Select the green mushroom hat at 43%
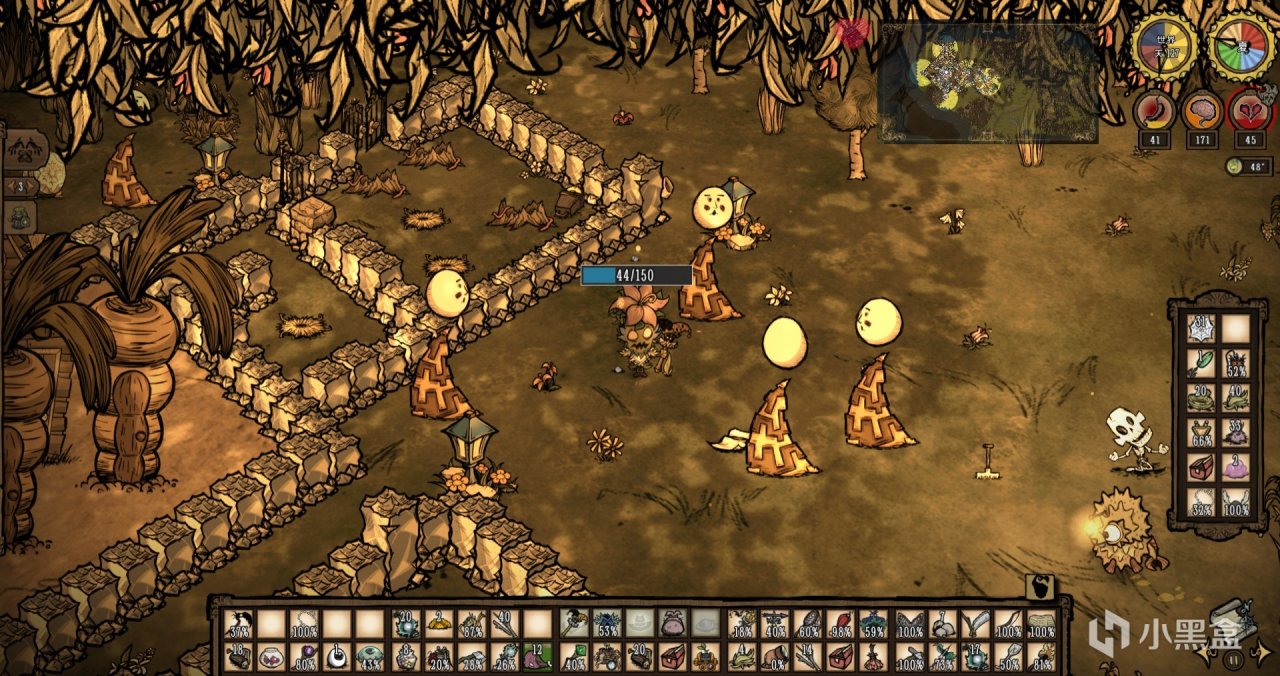The image size is (1280, 676). click(x=371, y=658)
